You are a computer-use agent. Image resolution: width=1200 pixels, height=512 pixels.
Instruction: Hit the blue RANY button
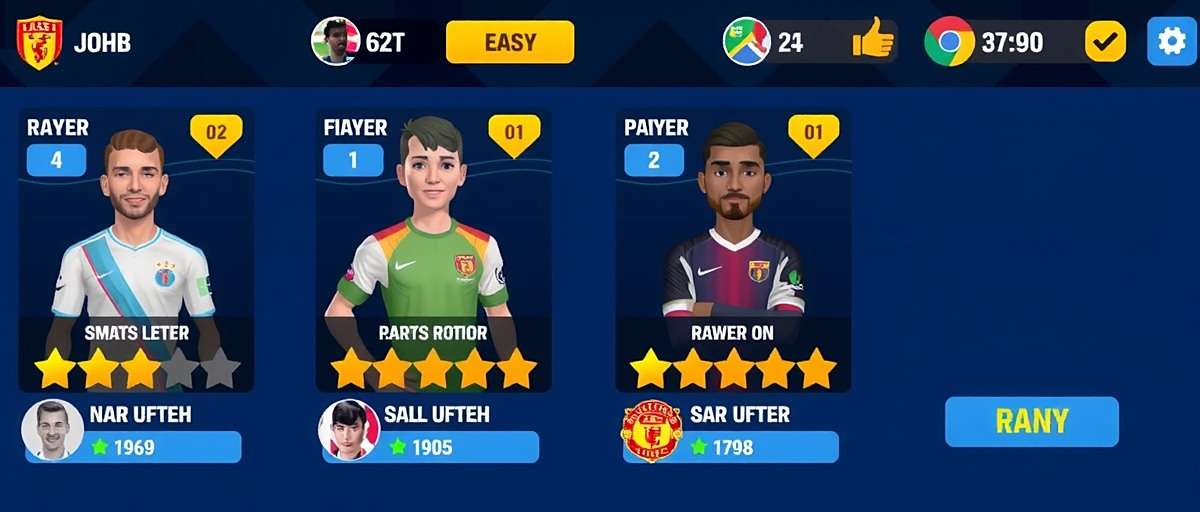(1031, 421)
